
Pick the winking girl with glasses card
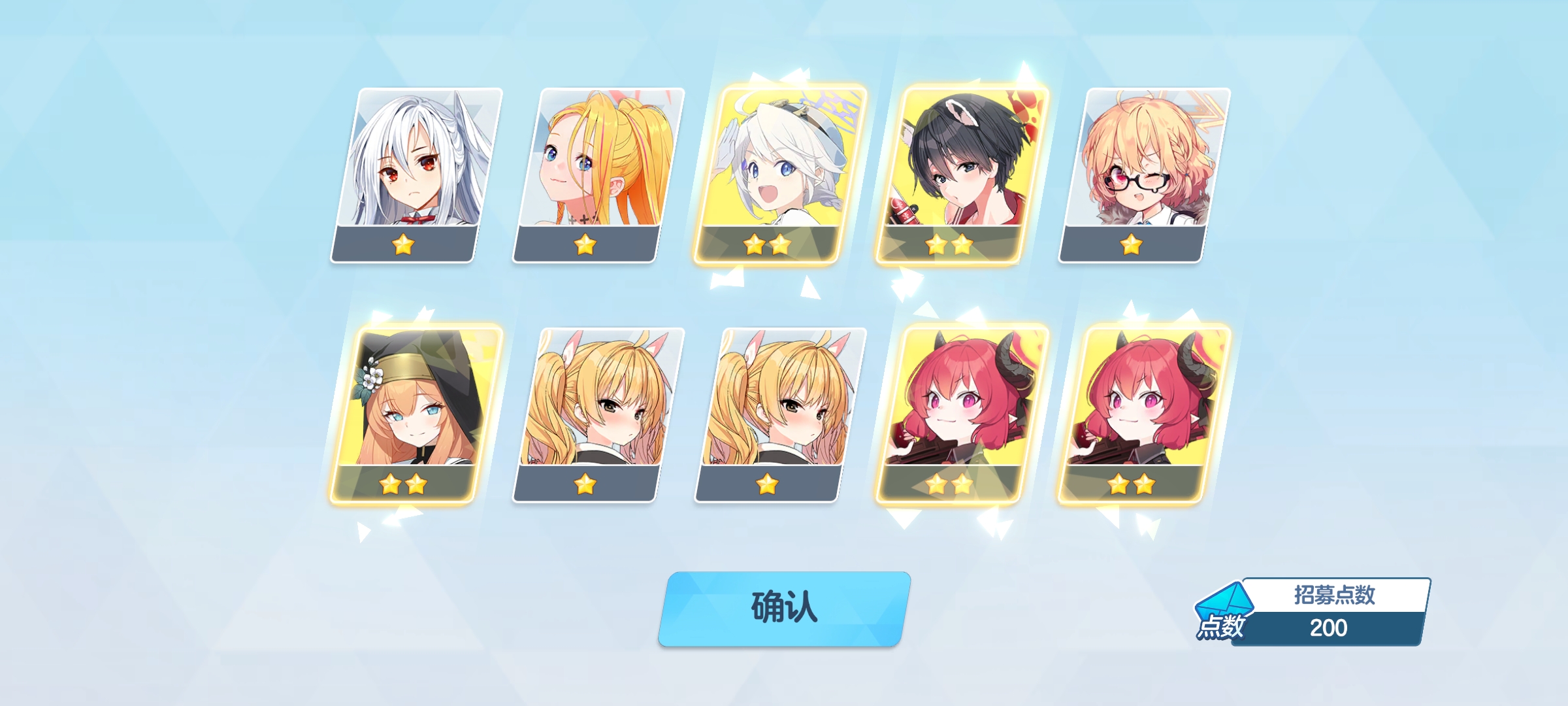tap(1144, 175)
